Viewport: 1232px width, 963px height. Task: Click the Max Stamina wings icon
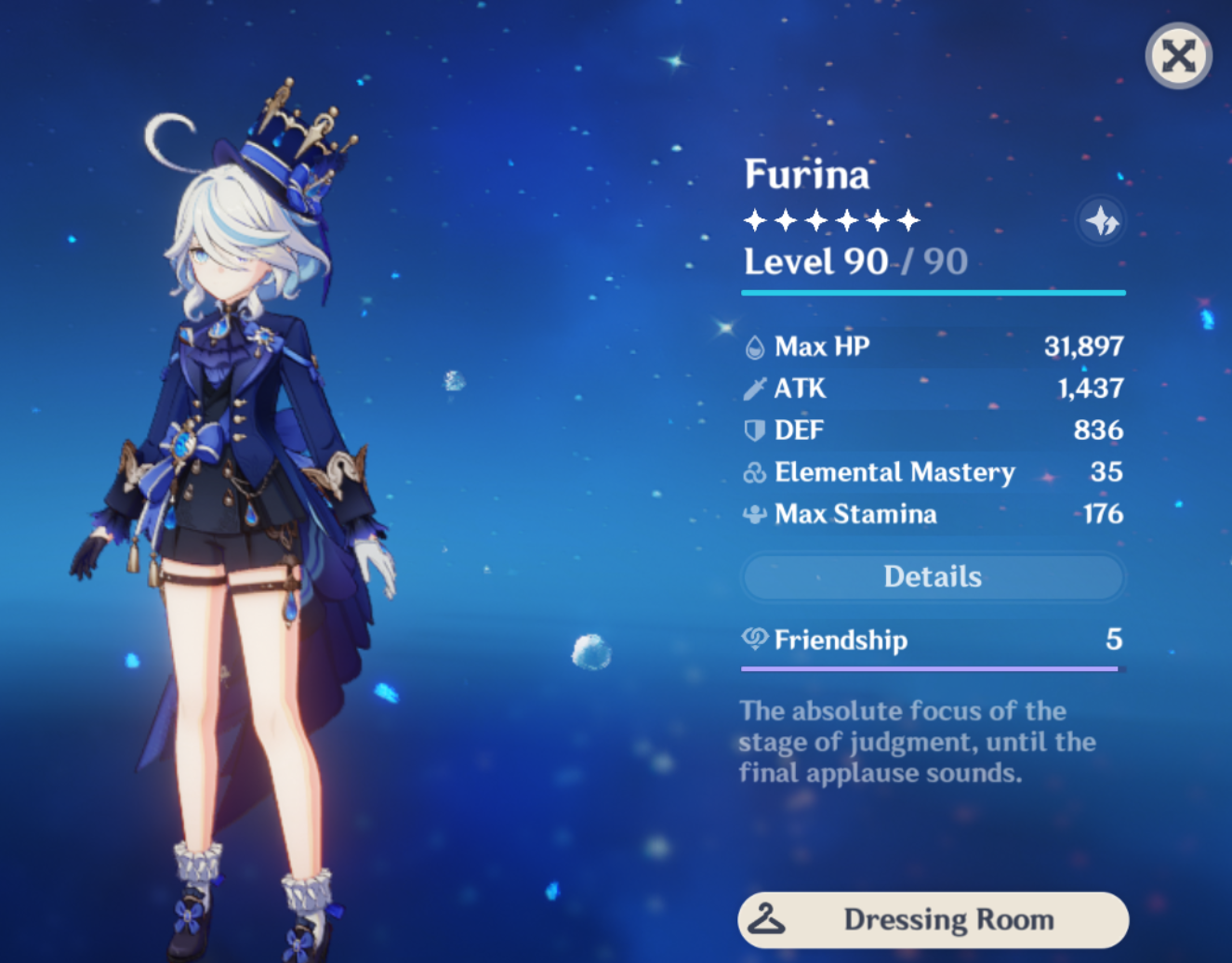[x=755, y=513]
